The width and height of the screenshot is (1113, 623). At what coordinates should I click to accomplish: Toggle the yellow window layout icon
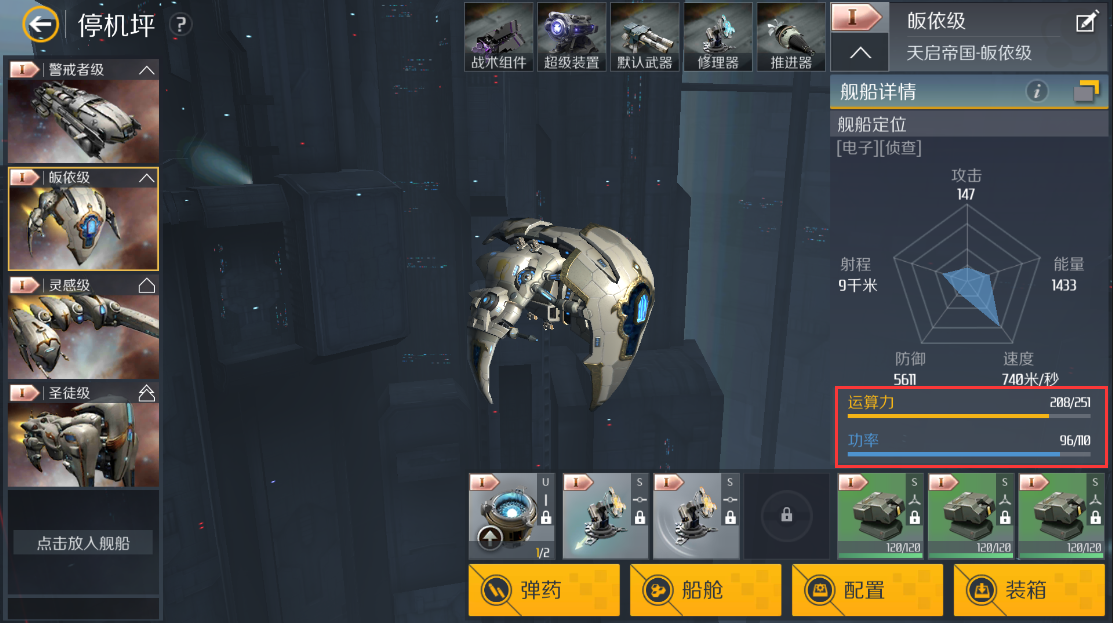pyautogui.click(x=1086, y=92)
